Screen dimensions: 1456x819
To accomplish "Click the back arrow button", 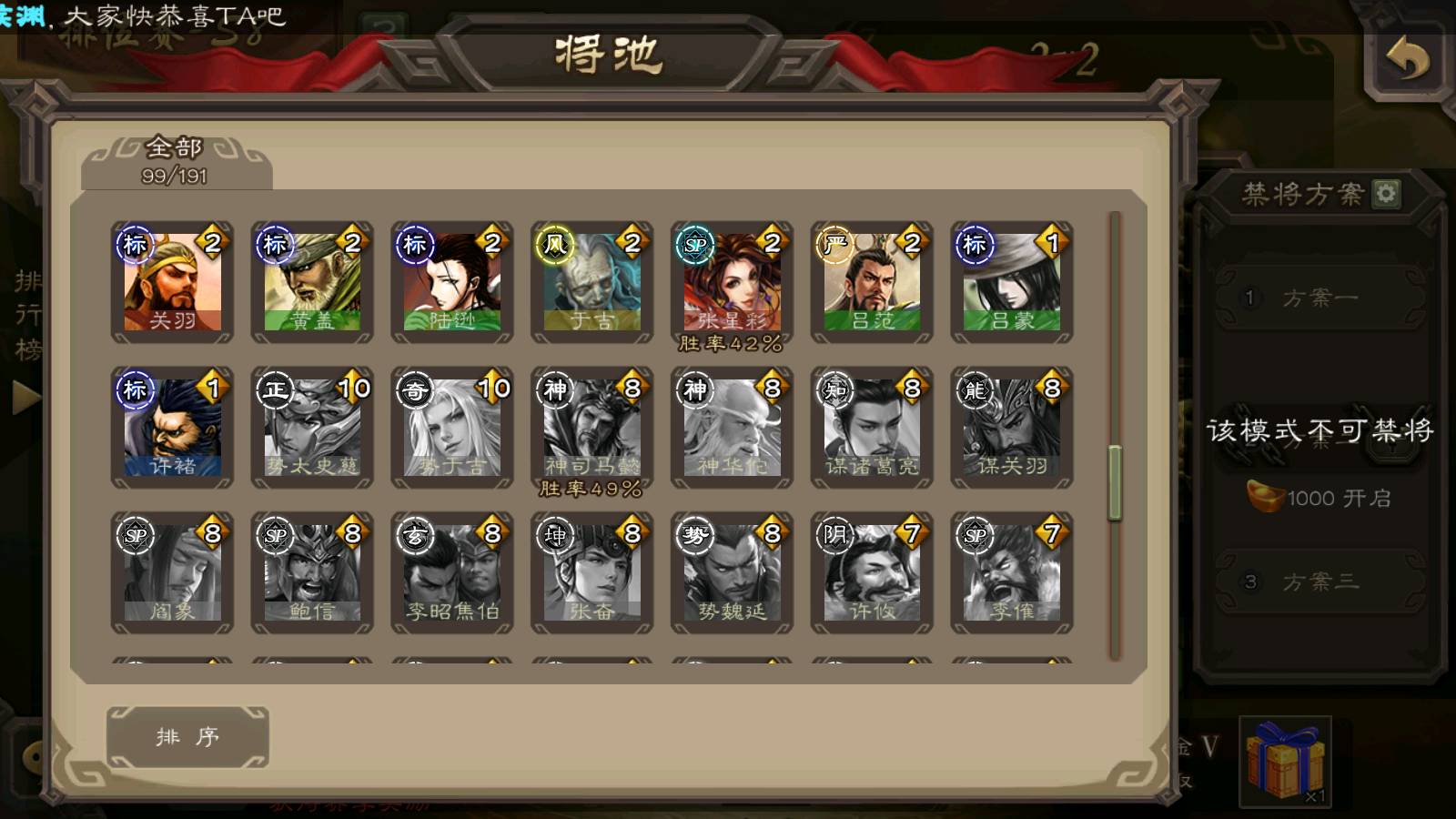I will click(x=1407, y=60).
